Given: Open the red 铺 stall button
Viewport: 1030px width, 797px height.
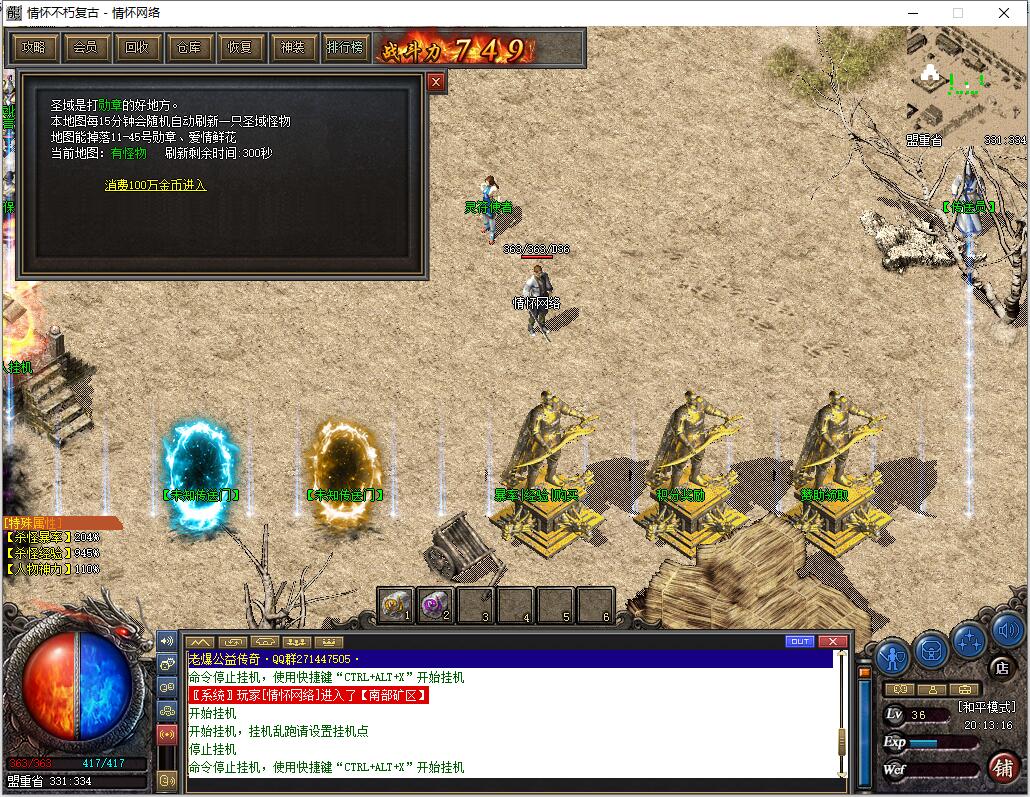Looking at the screenshot, I should click(x=1003, y=767).
